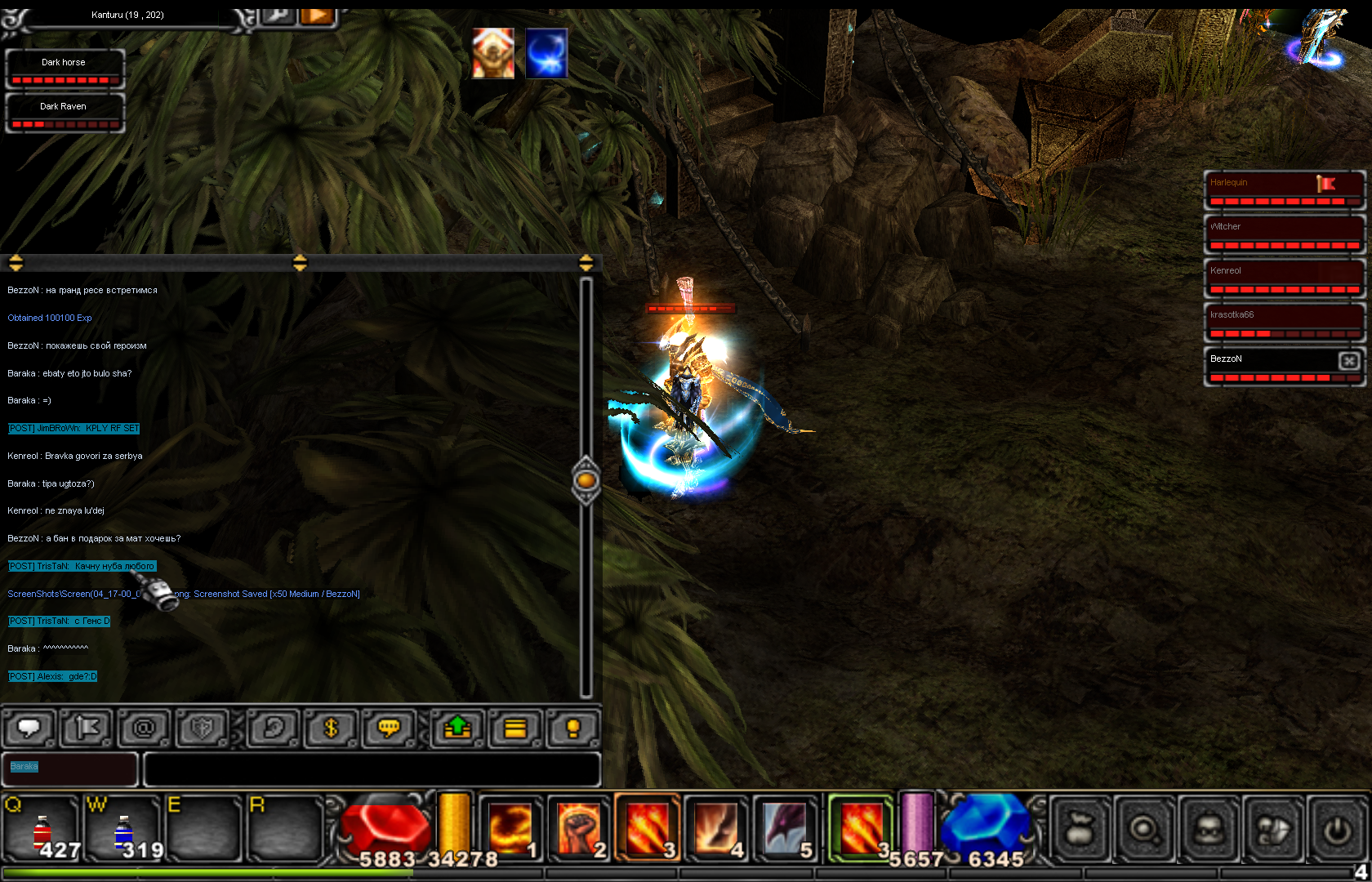Viewport: 1372px width, 882px height.
Task: Select the flag chat filter button
Action: [x=86, y=728]
